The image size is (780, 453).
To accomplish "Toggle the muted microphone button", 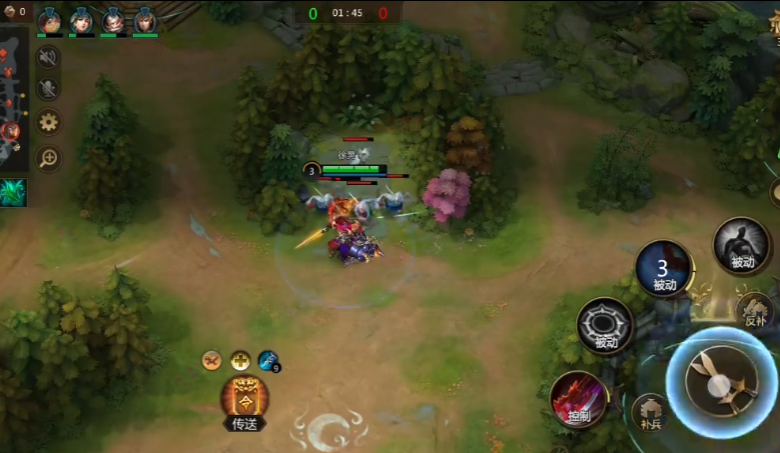I will [47, 89].
